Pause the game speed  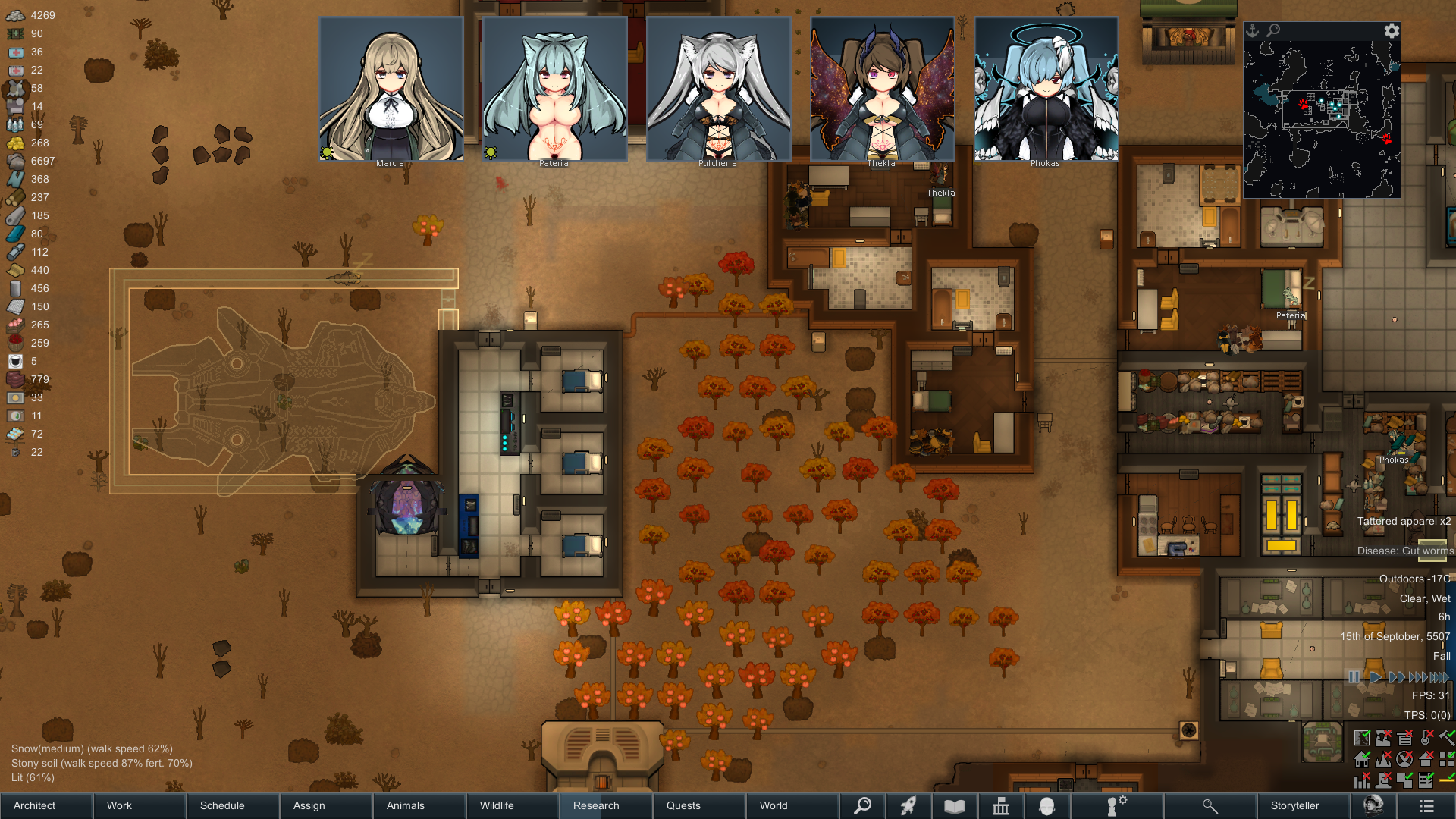tap(1354, 677)
